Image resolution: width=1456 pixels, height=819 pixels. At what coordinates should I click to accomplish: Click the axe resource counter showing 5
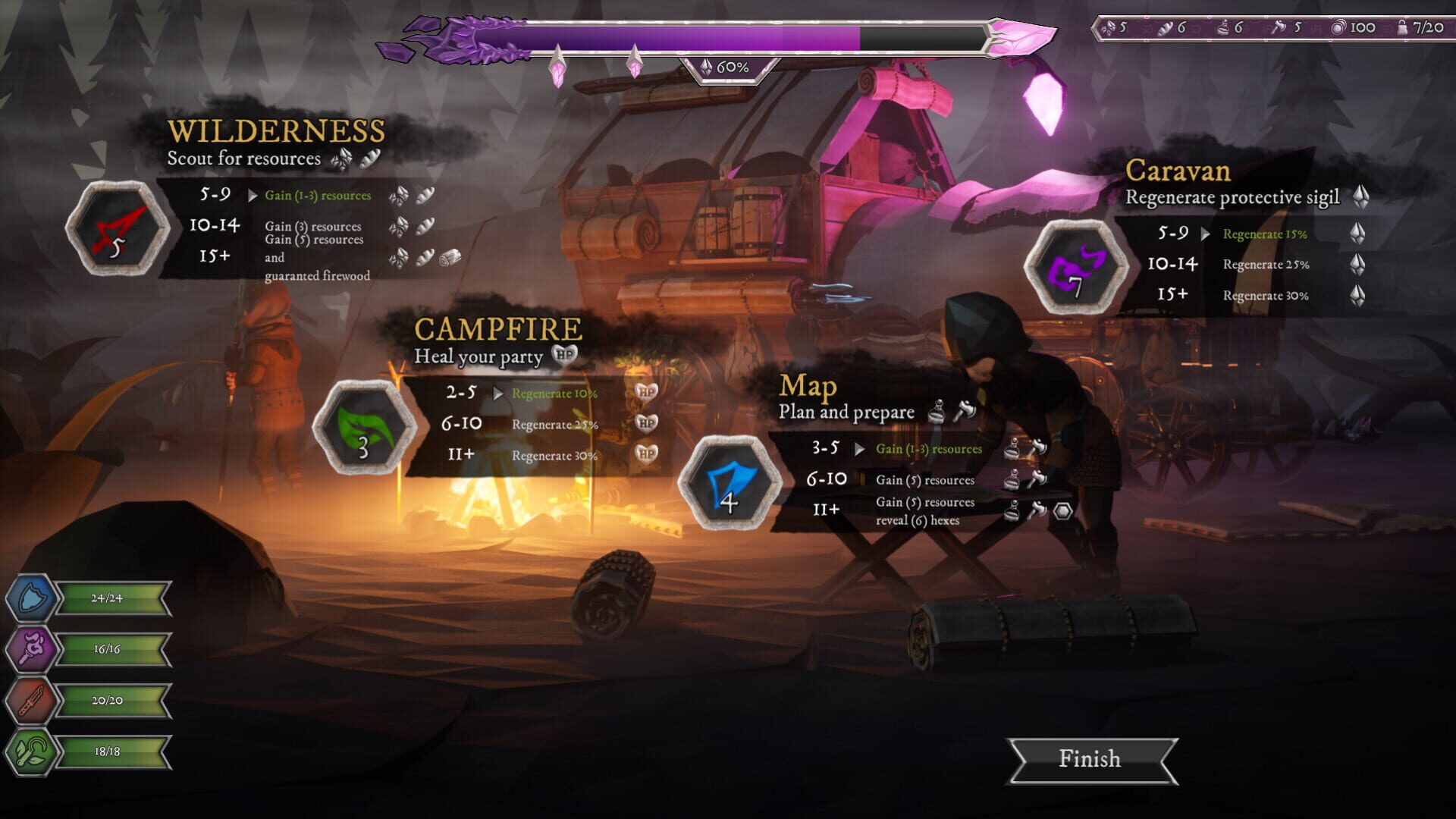tap(1287, 27)
